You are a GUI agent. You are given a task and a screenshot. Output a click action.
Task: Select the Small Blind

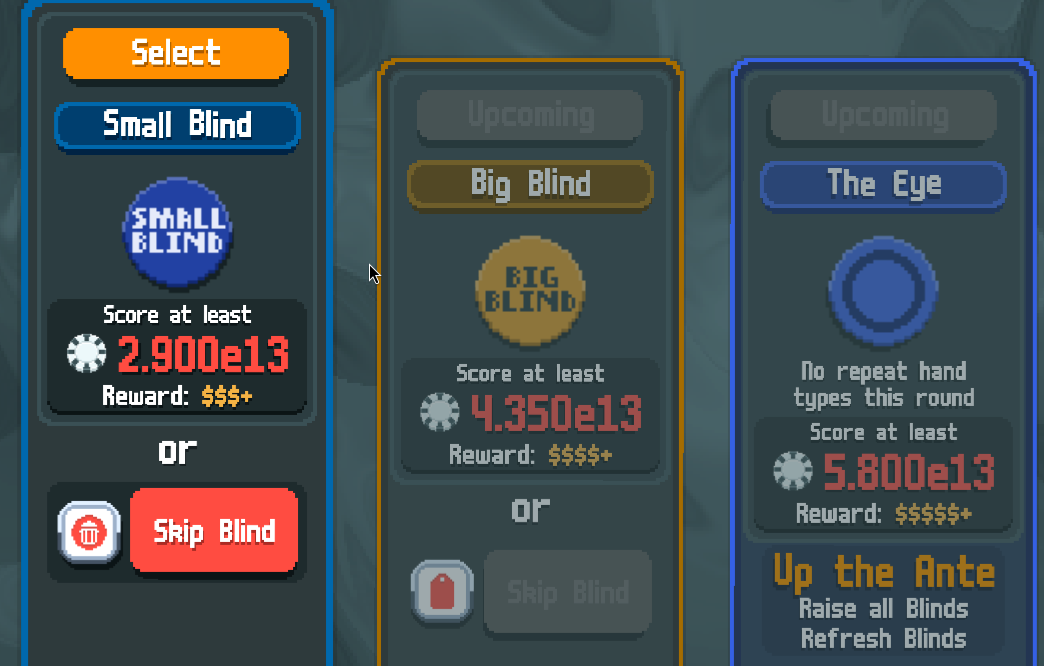click(176, 53)
